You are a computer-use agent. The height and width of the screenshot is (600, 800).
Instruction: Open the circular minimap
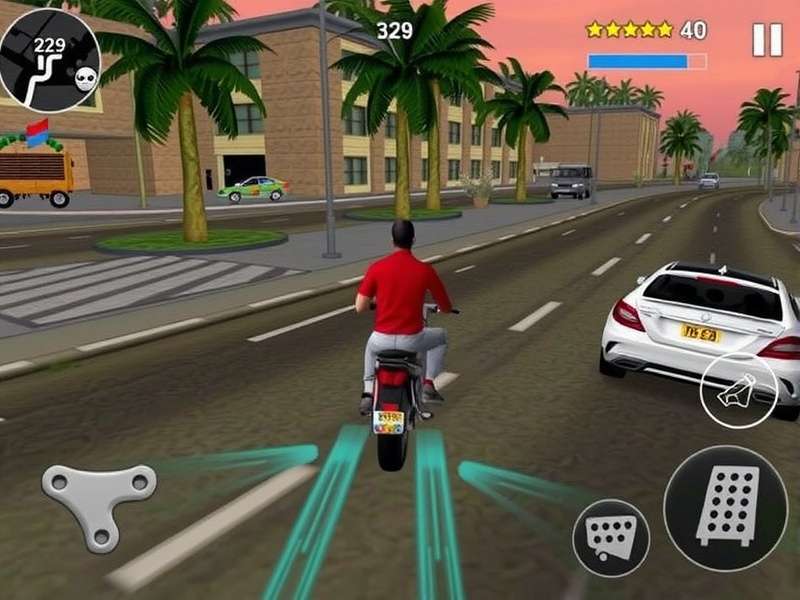[x=49, y=60]
